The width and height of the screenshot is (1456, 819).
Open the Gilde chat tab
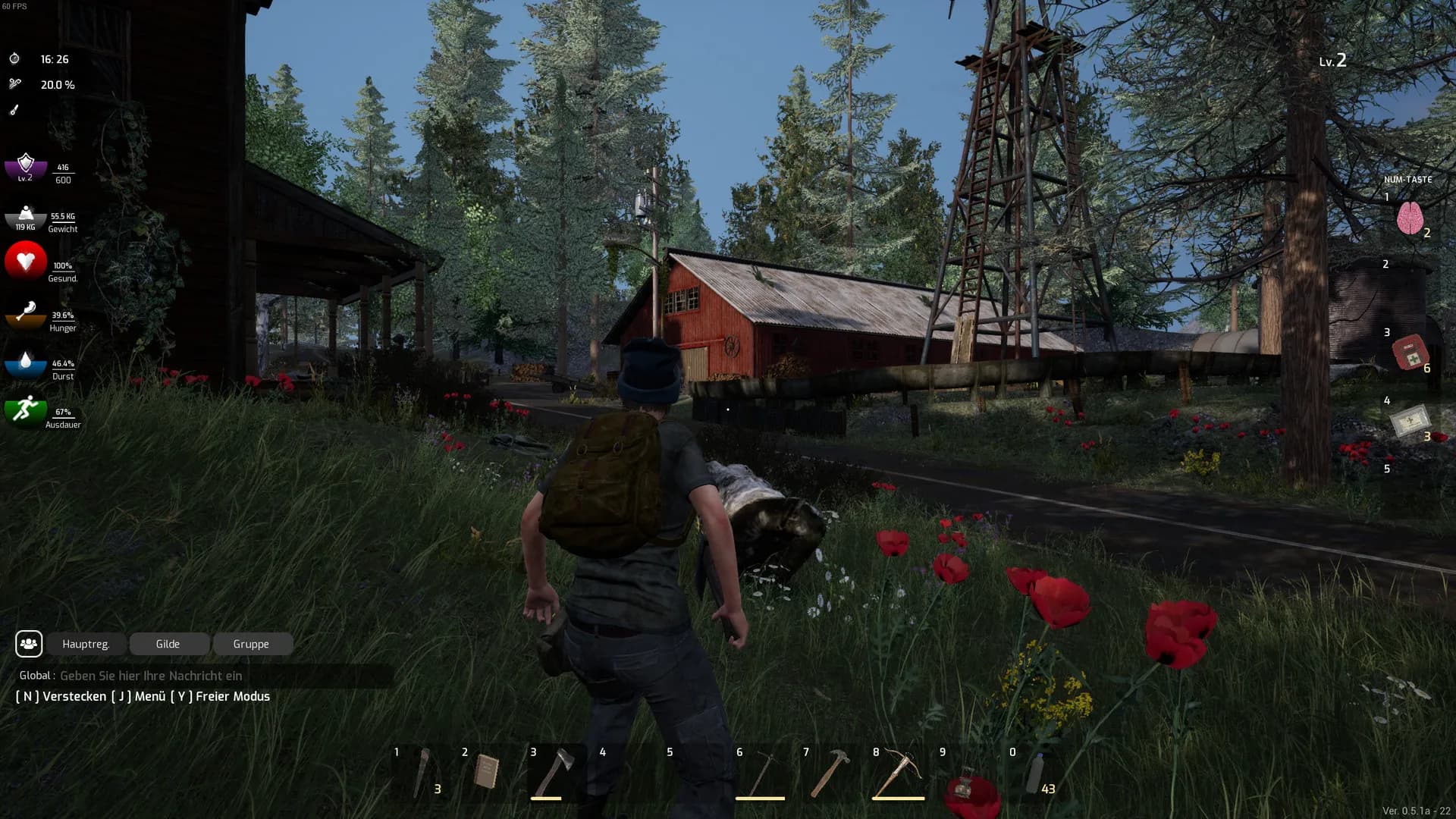(168, 644)
